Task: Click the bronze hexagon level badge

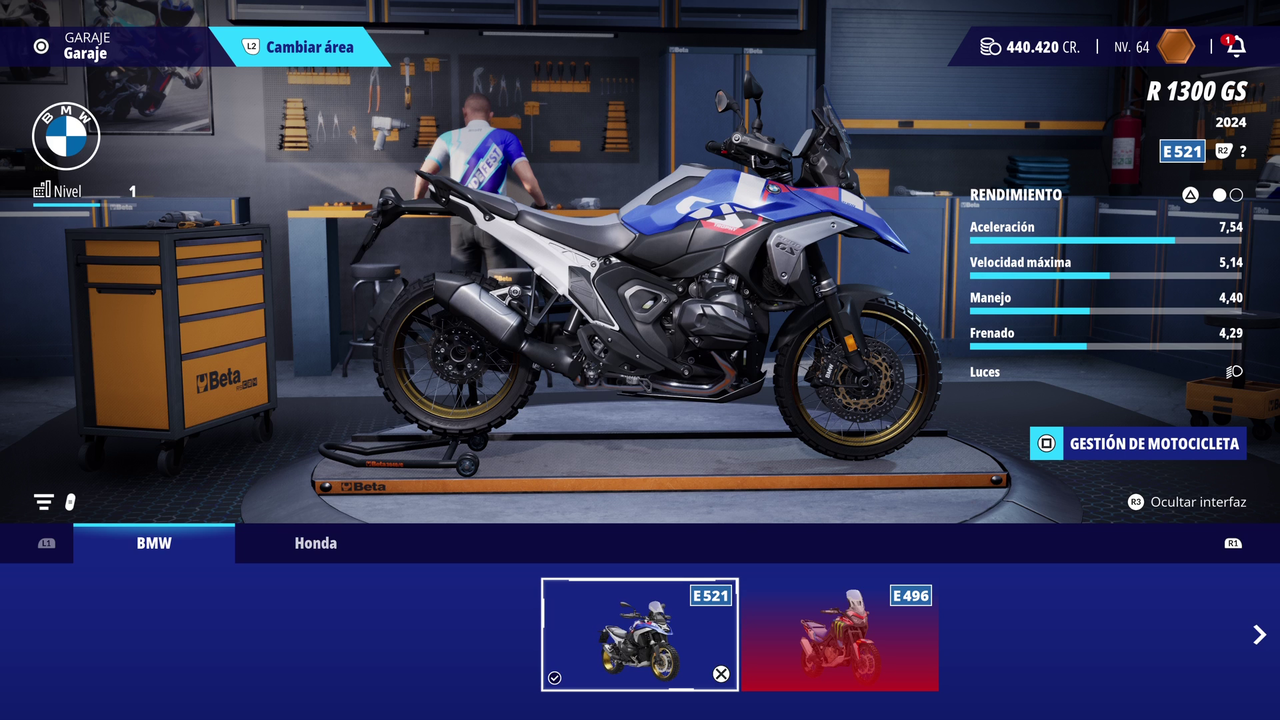Action: click(x=1176, y=46)
